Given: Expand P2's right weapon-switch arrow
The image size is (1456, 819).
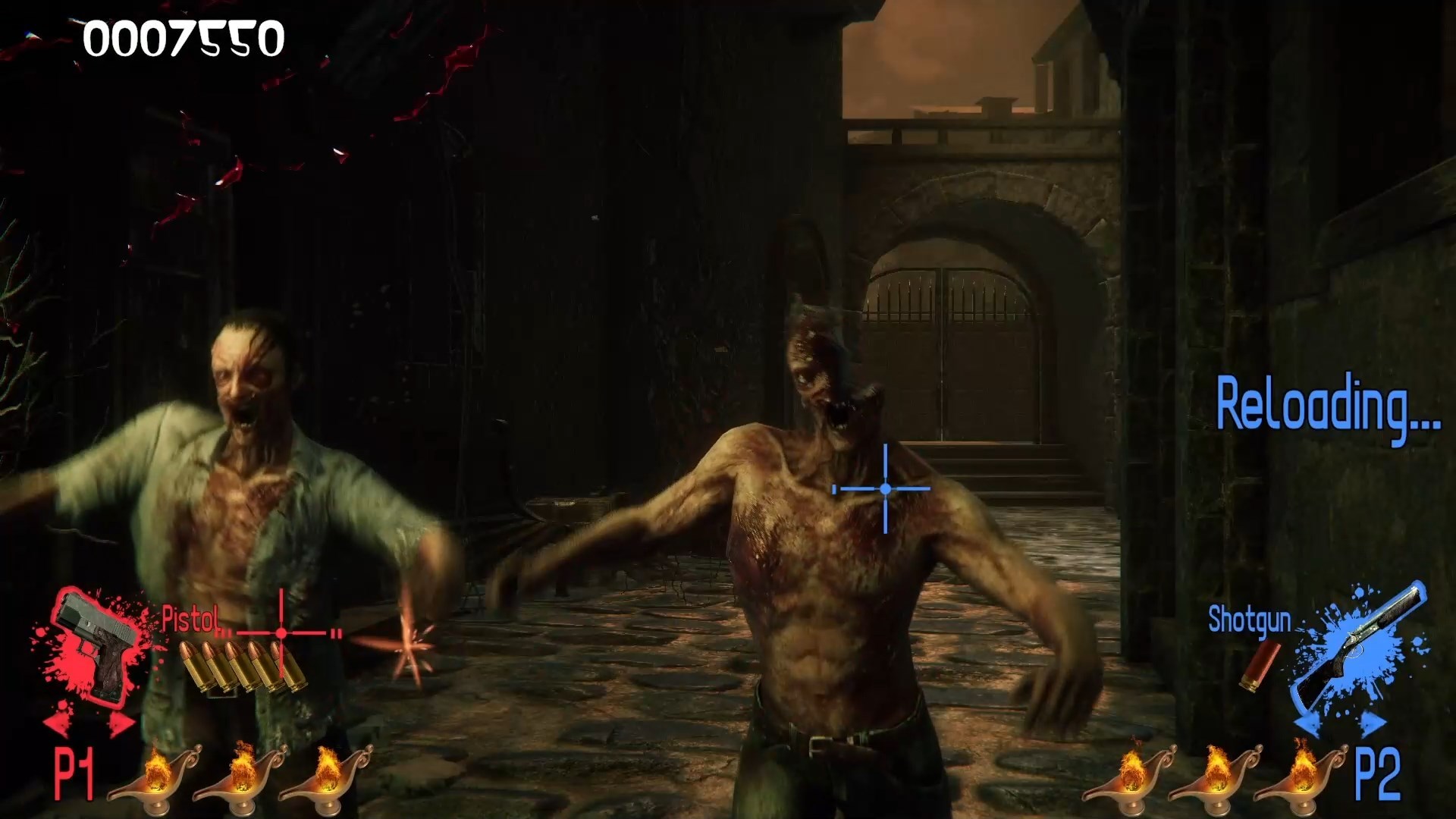Looking at the screenshot, I should (1370, 721).
